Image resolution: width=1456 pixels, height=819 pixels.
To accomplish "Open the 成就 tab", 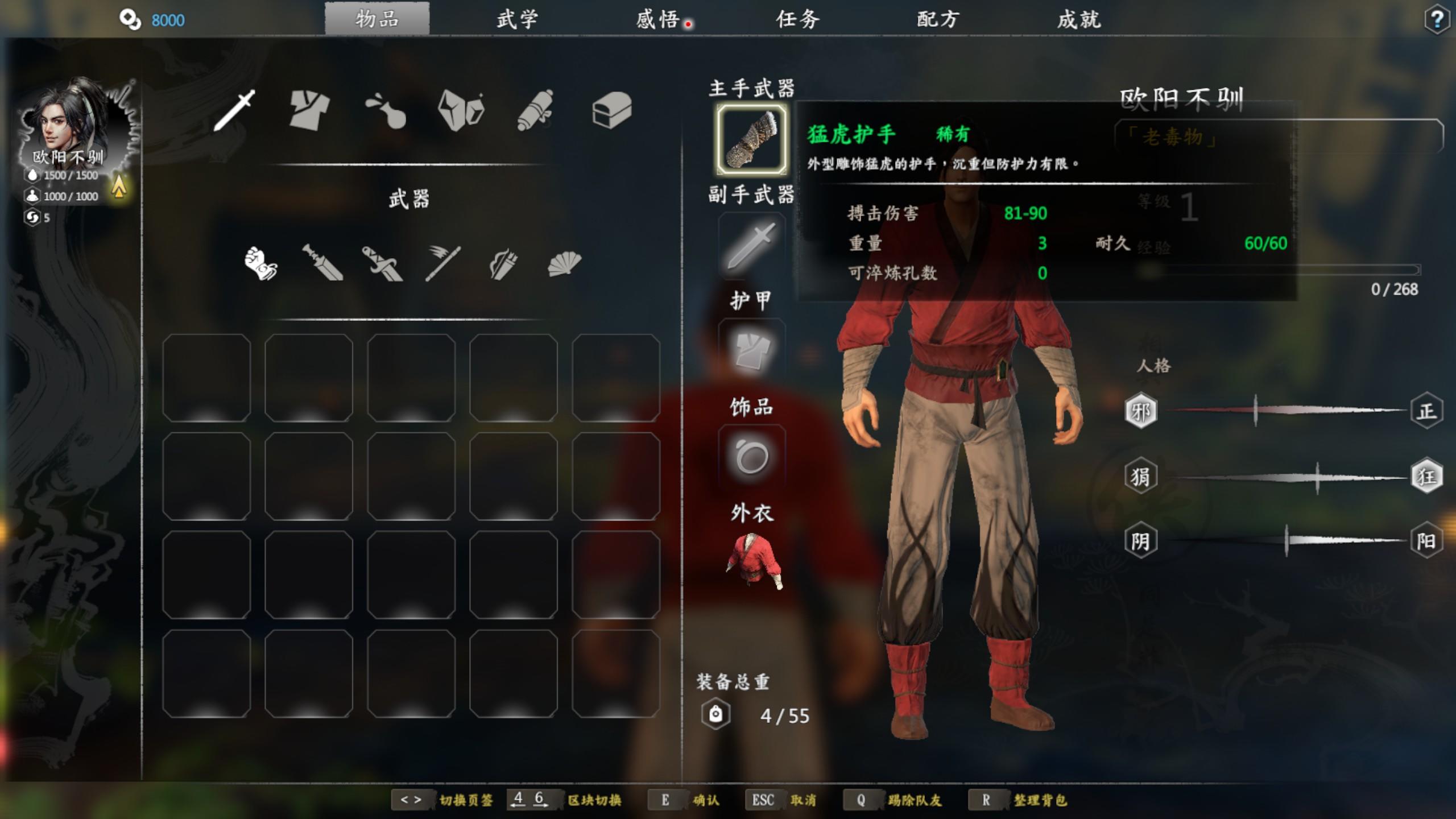I will pos(1079,19).
